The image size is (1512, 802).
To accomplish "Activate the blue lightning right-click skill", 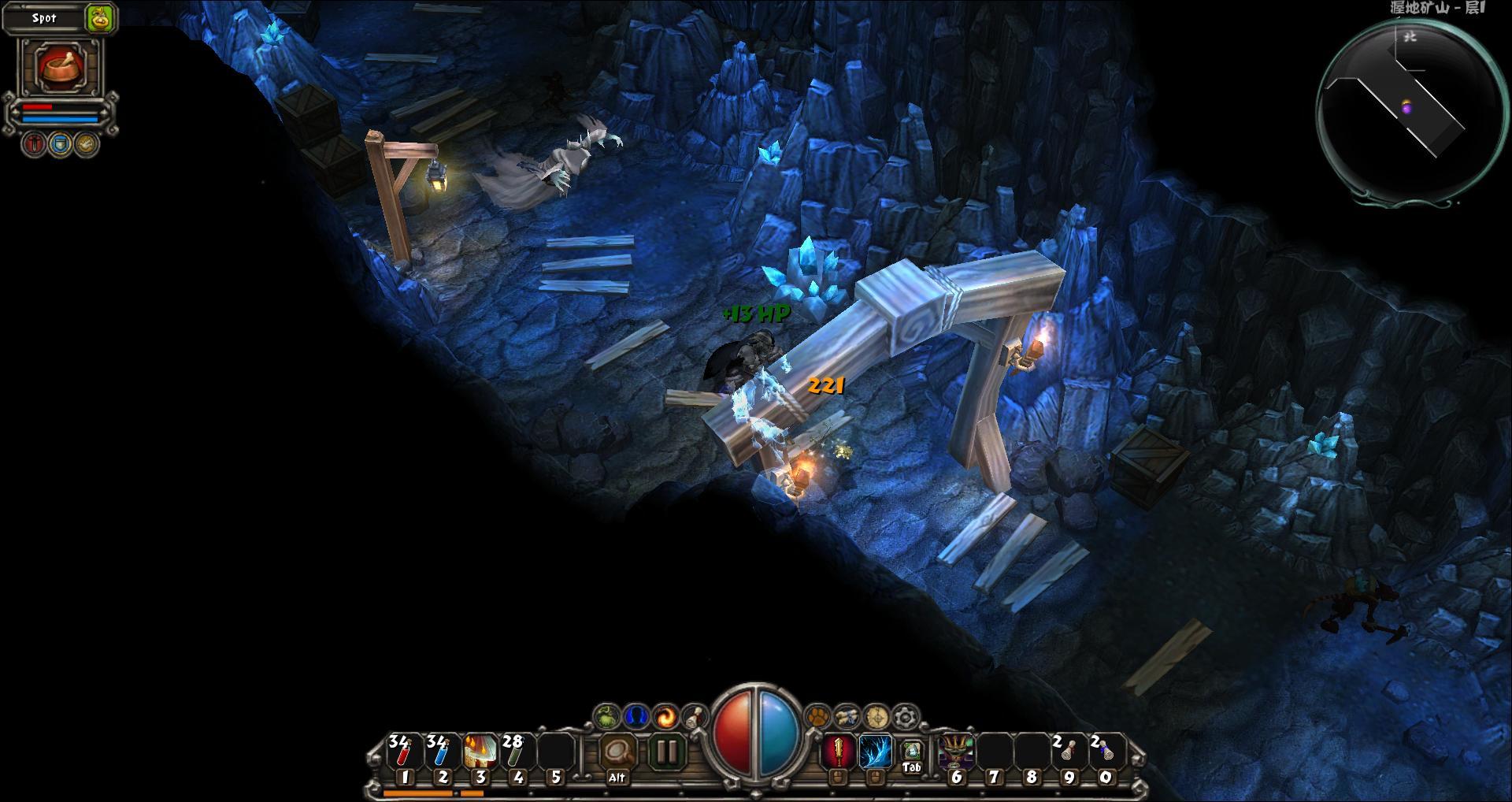I will (875, 752).
